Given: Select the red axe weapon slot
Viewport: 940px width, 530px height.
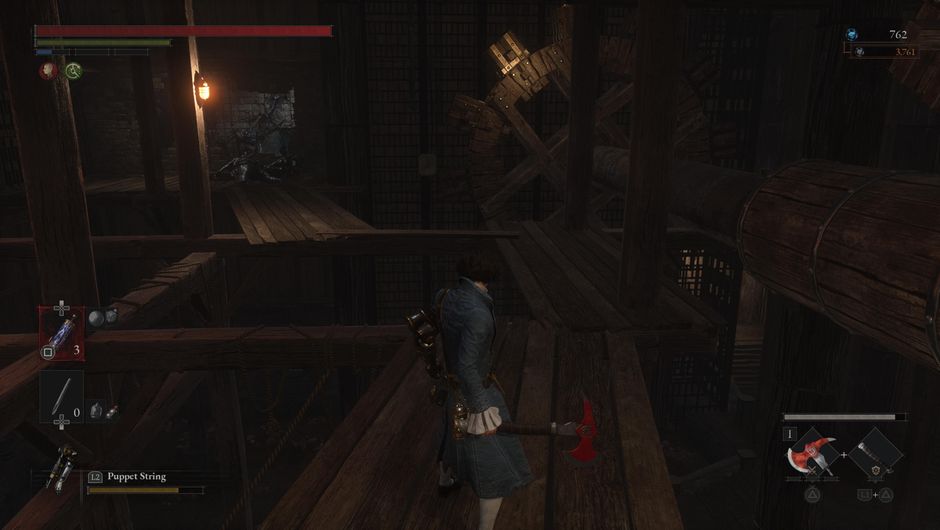Looking at the screenshot, I should [x=810, y=455].
